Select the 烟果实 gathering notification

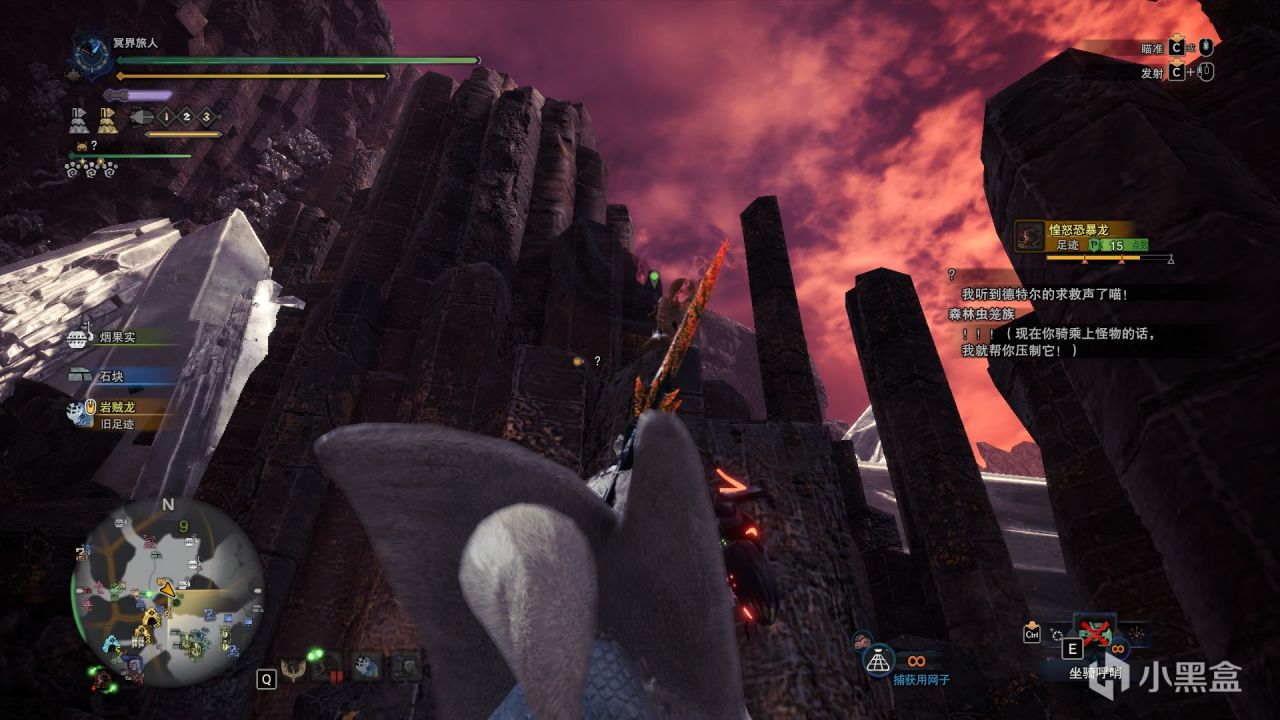tap(116, 338)
